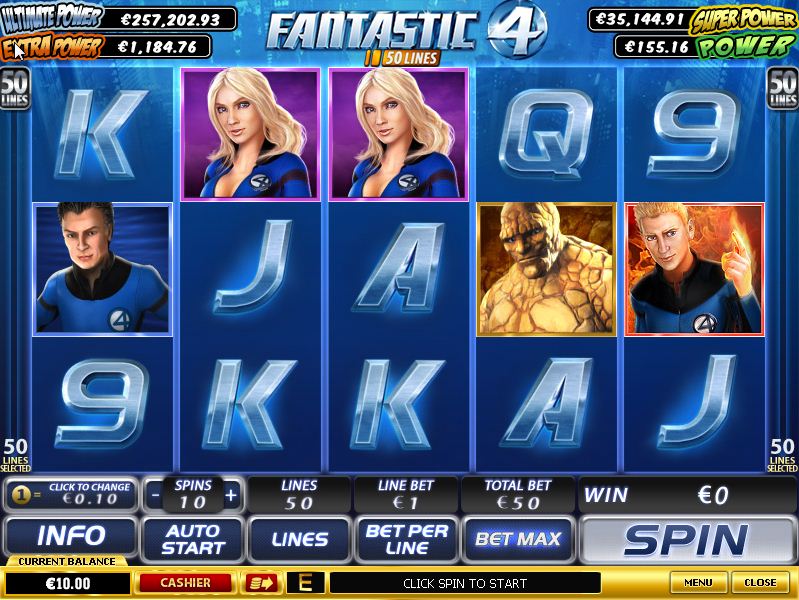This screenshot has width=799, height=600.
Task: Close the game with the Close button
Action: [760, 582]
